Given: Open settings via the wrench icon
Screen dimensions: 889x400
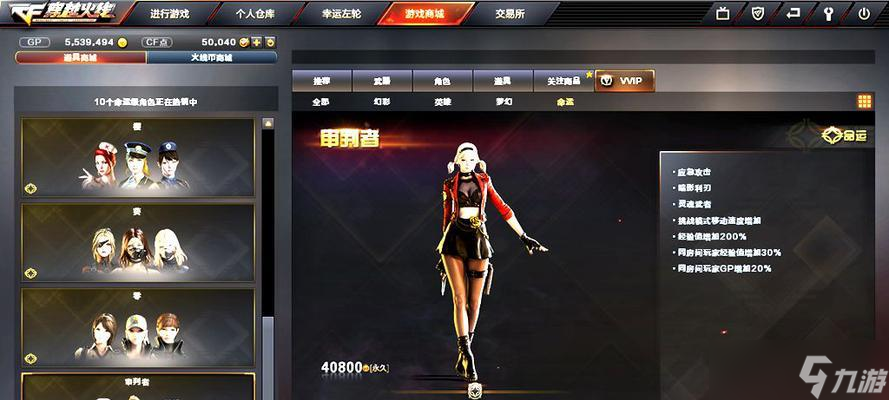Looking at the screenshot, I should 828,14.
